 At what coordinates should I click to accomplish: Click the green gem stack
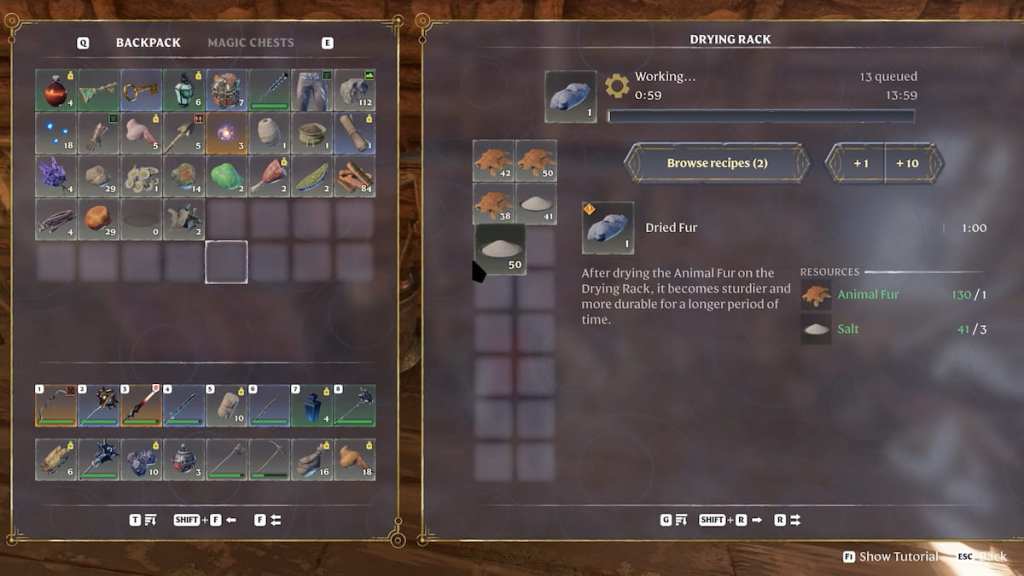tap(227, 176)
